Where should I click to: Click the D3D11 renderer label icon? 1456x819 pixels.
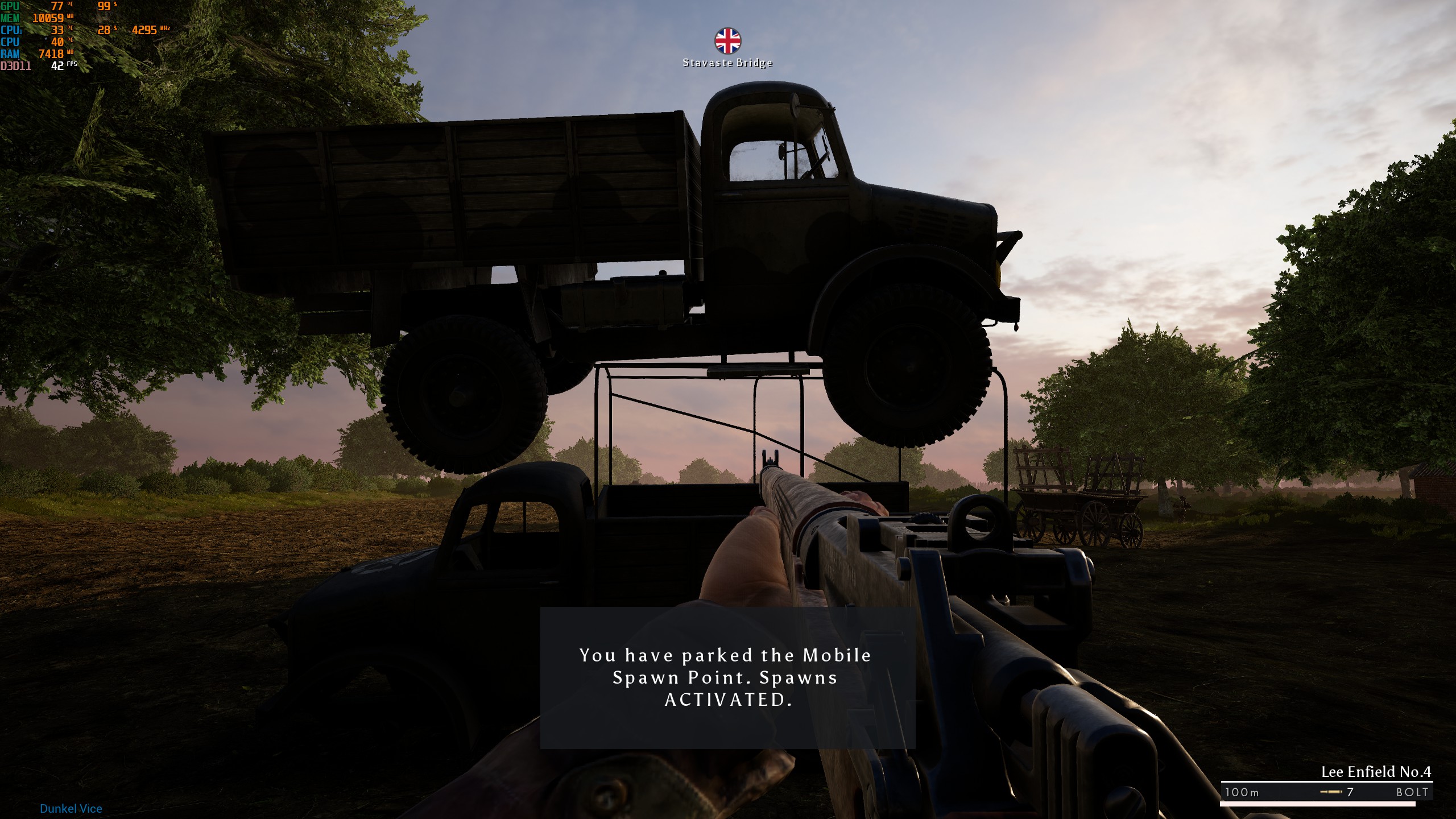tap(17, 67)
